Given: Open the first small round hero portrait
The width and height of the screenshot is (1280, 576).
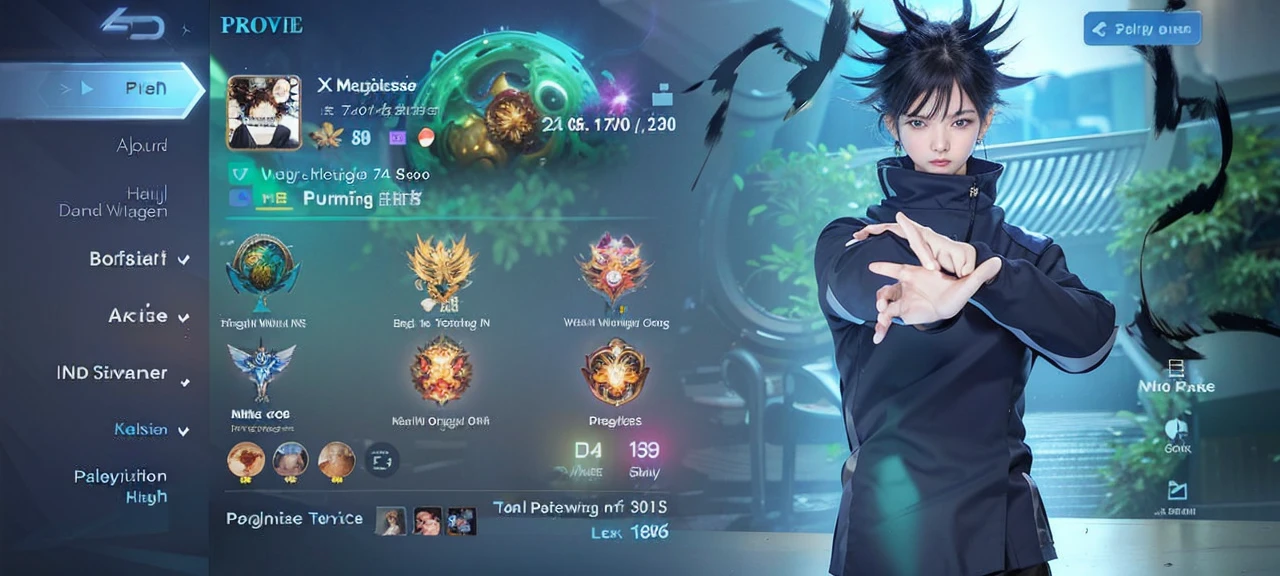Looking at the screenshot, I should pyautogui.click(x=246, y=460).
